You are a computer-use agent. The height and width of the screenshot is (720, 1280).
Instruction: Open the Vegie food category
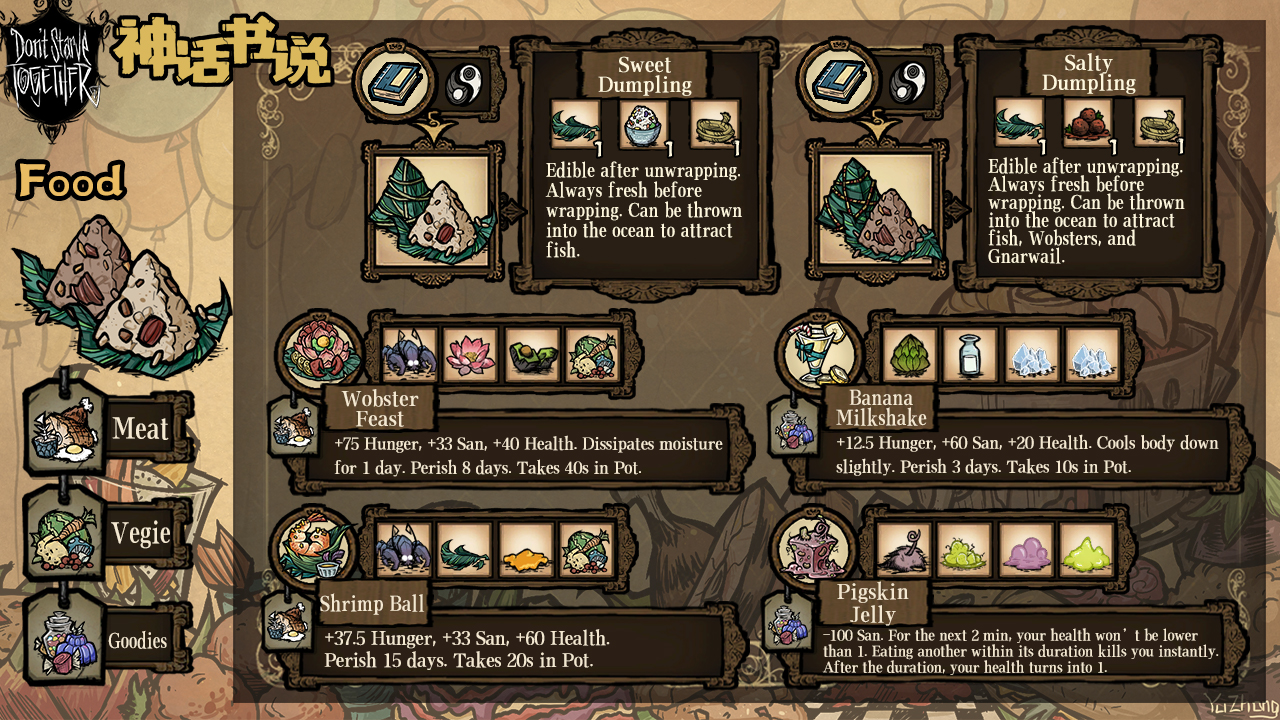(108, 534)
